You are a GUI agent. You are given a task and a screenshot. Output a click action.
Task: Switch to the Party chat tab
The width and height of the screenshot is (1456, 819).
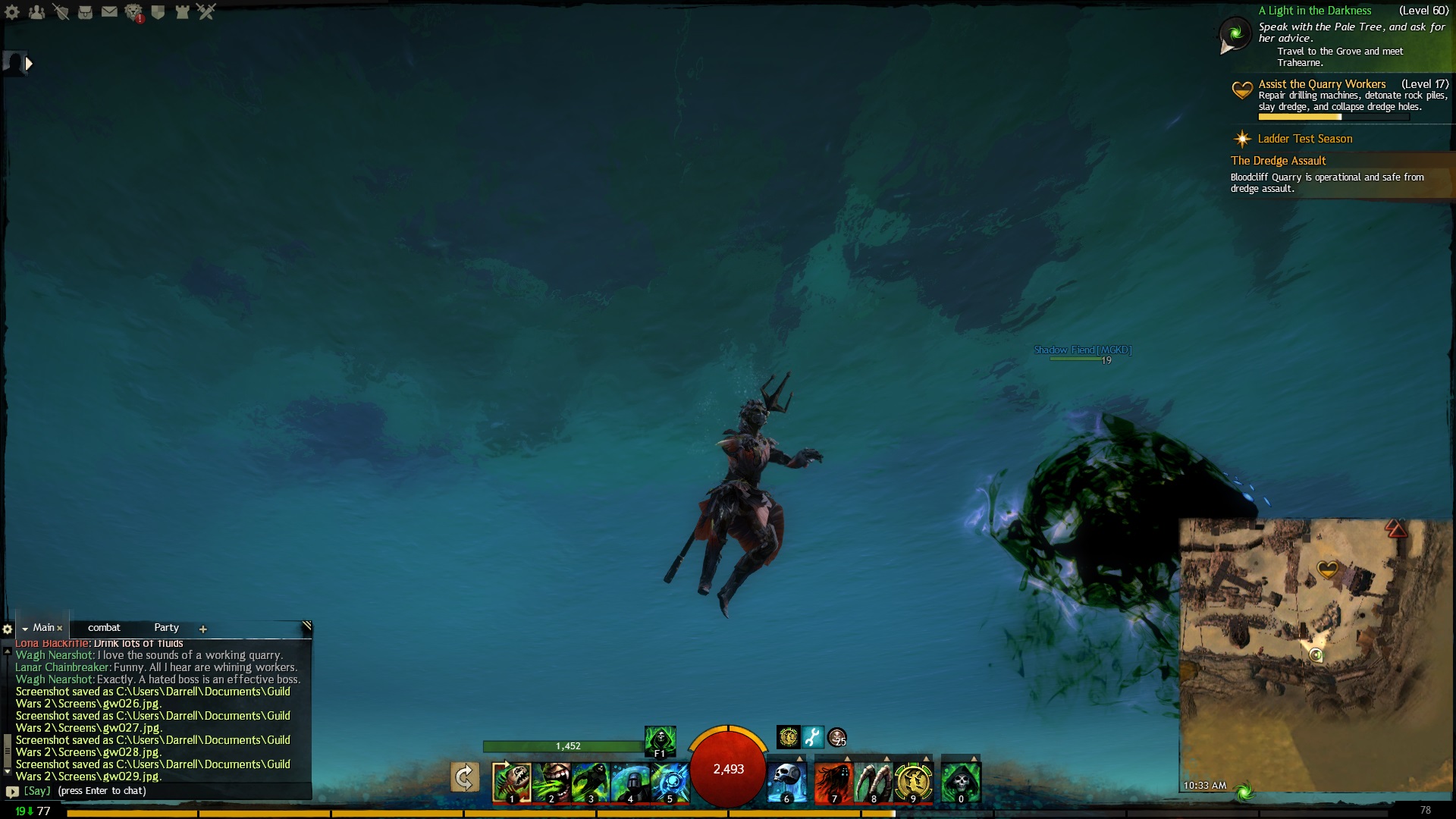coord(166,628)
